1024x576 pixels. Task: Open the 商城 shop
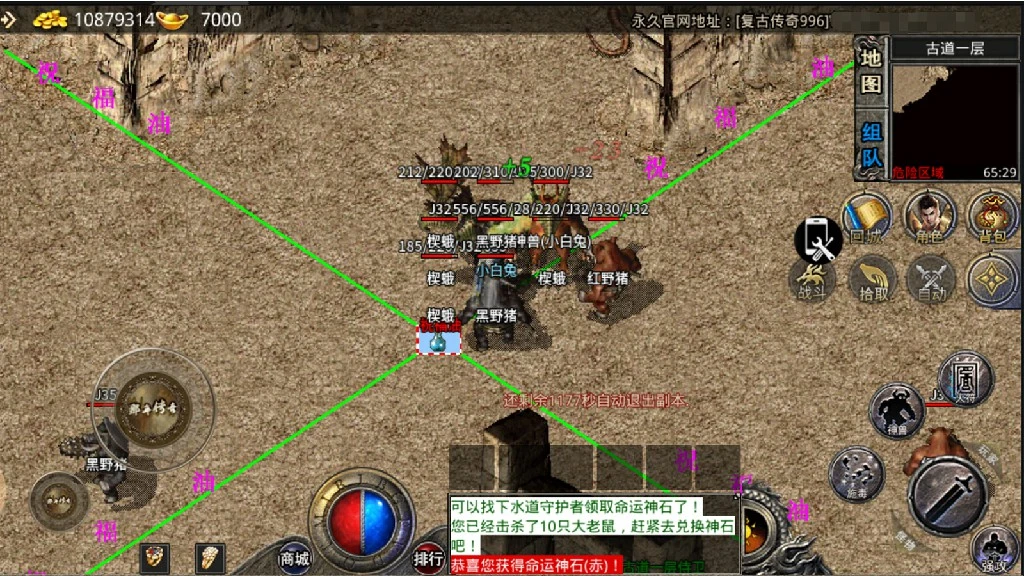click(x=294, y=558)
